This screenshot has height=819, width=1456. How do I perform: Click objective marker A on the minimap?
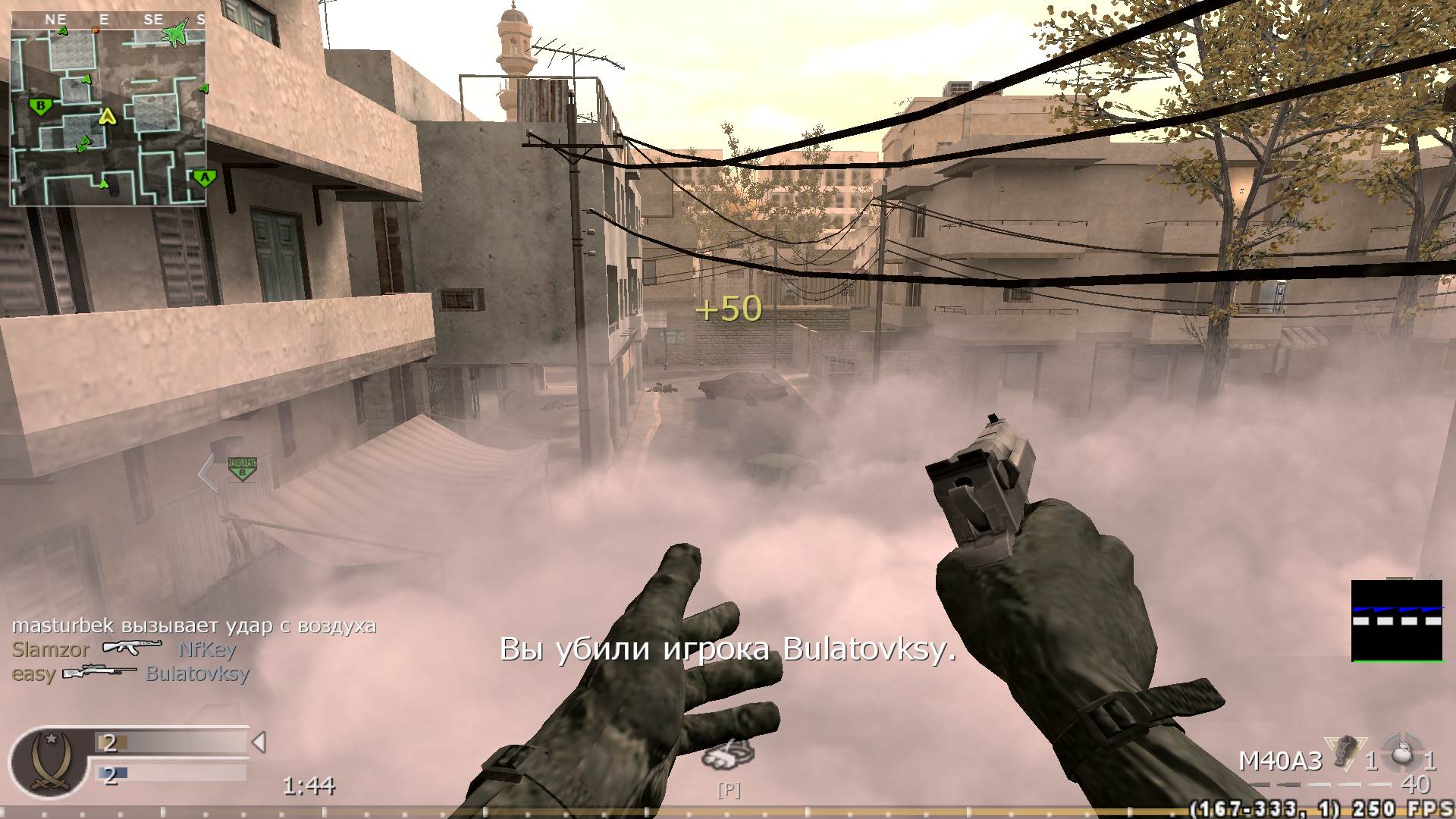point(205,177)
